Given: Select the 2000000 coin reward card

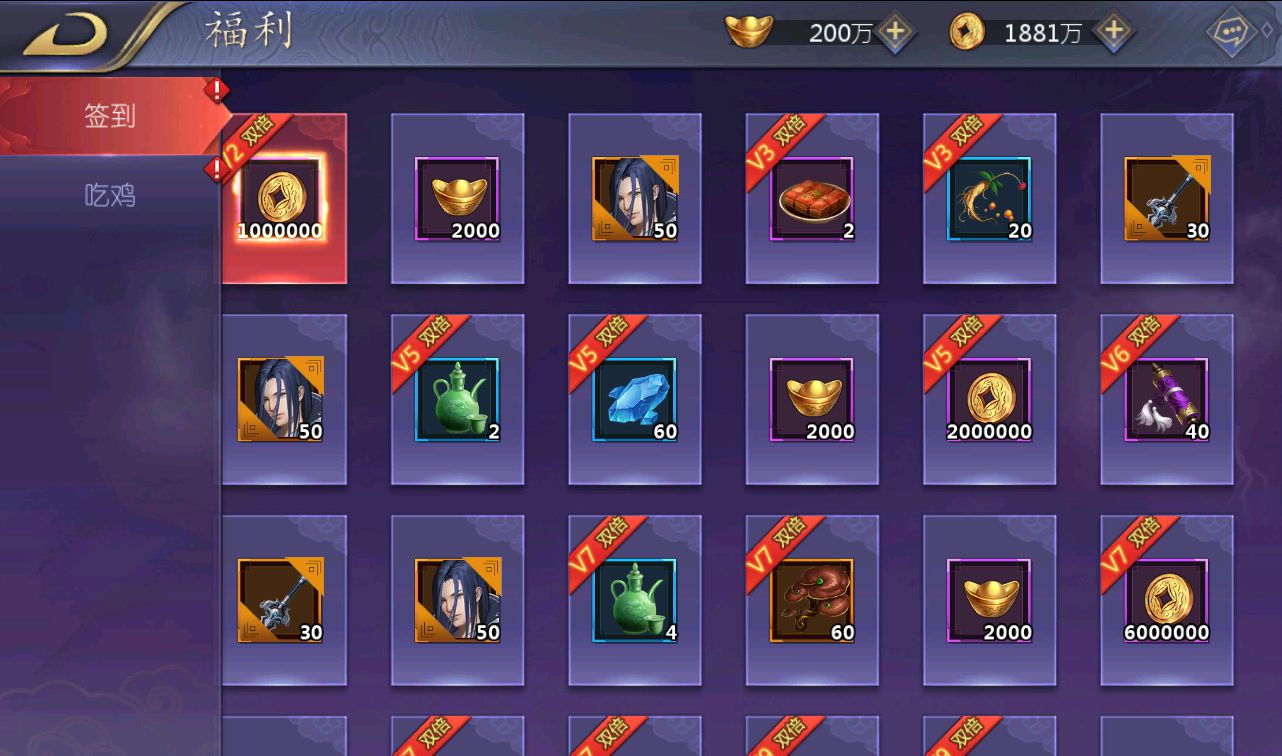Looking at the screenshot, I should tap(989, 400).
